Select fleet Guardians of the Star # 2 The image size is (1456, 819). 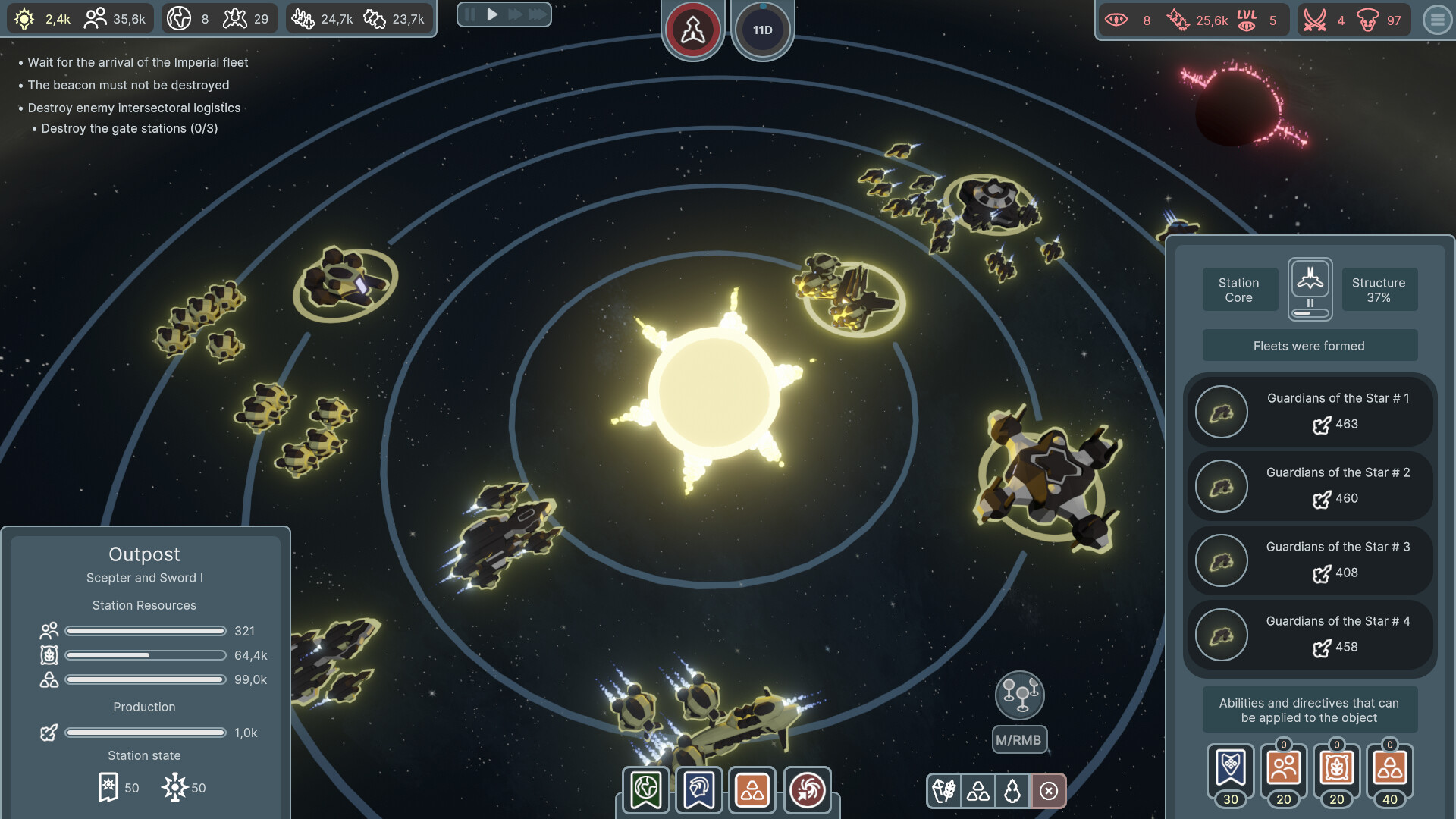pos(1310,485)
